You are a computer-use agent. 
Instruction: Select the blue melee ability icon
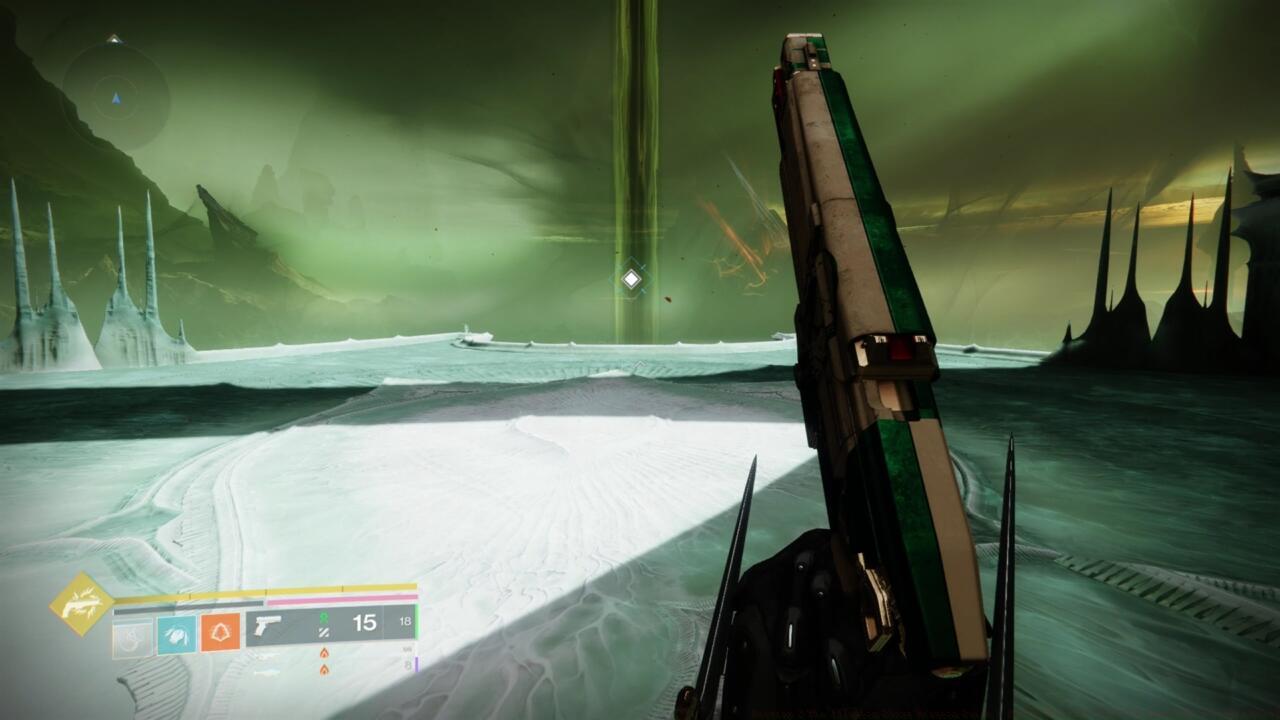tap(176, 636)
